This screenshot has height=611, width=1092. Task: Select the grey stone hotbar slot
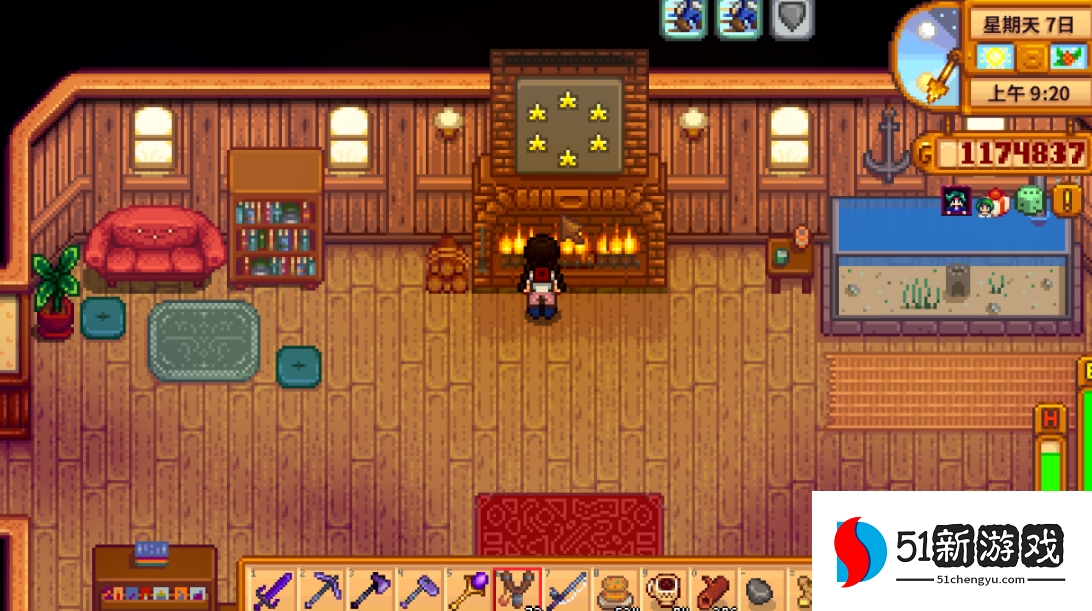(x=762, y=590)
